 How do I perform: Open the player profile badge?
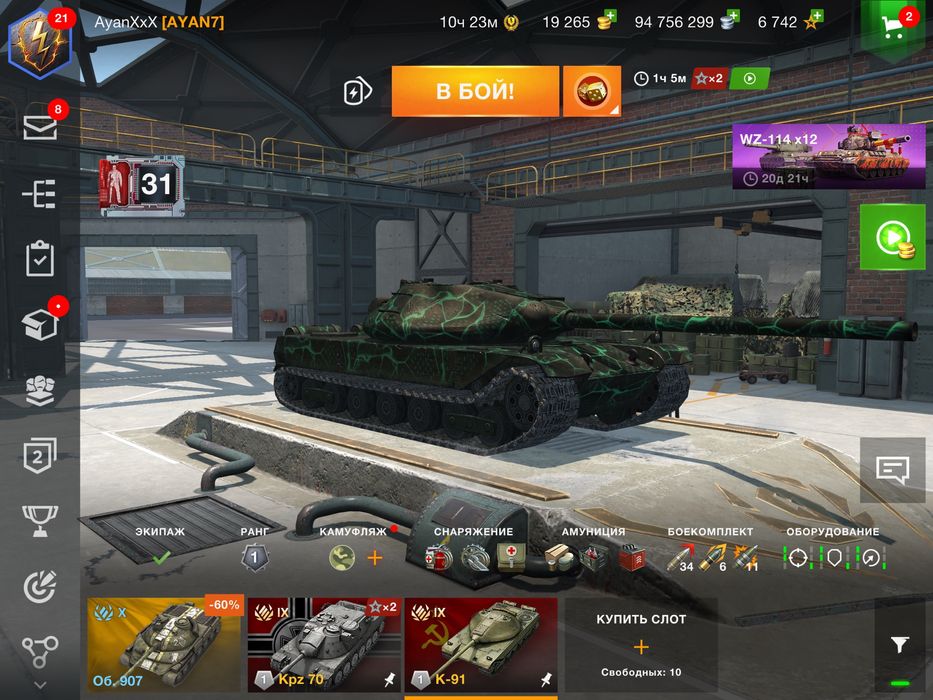coord(39,42)
